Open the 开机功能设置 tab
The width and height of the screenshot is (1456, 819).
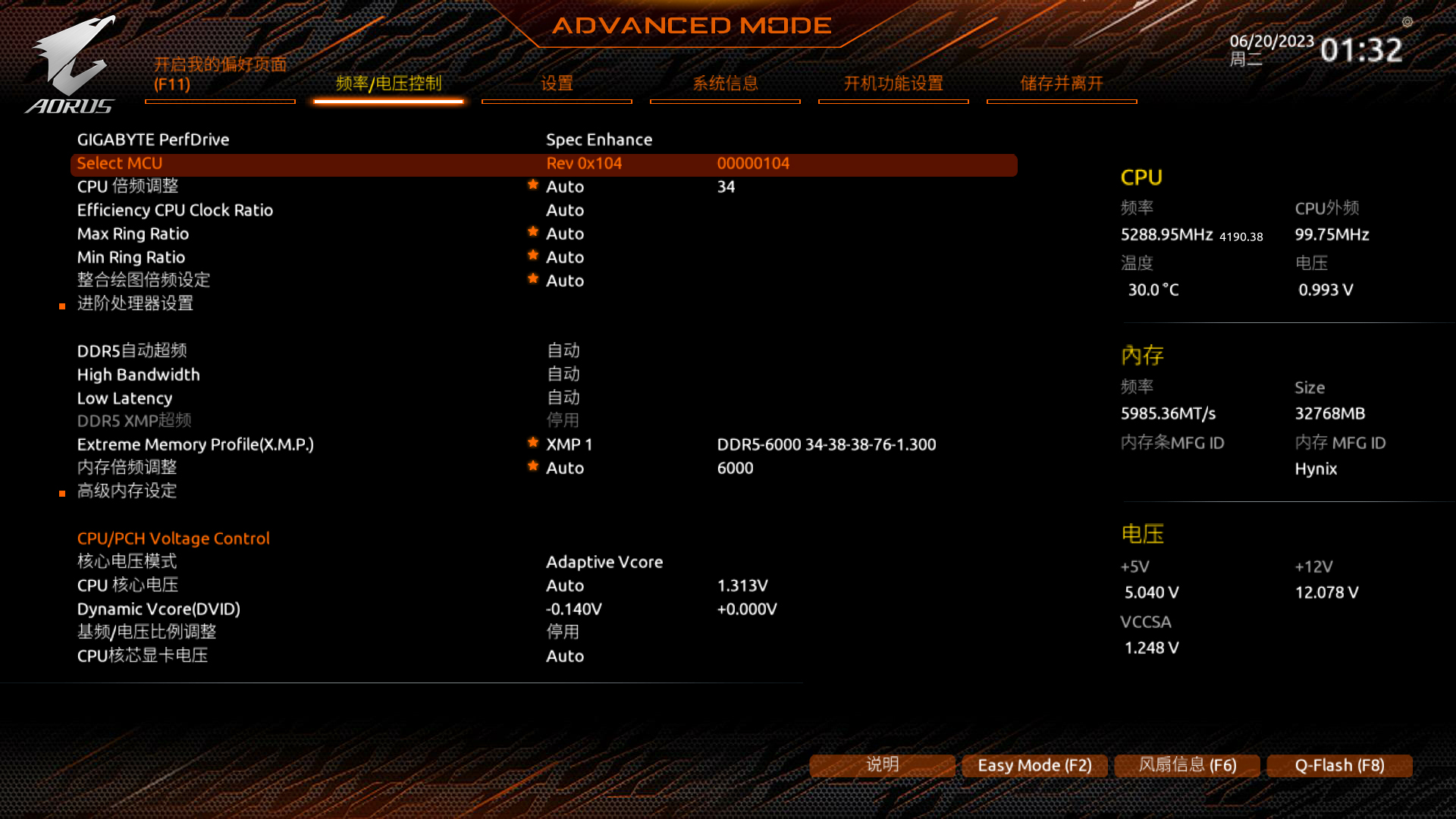893,83
